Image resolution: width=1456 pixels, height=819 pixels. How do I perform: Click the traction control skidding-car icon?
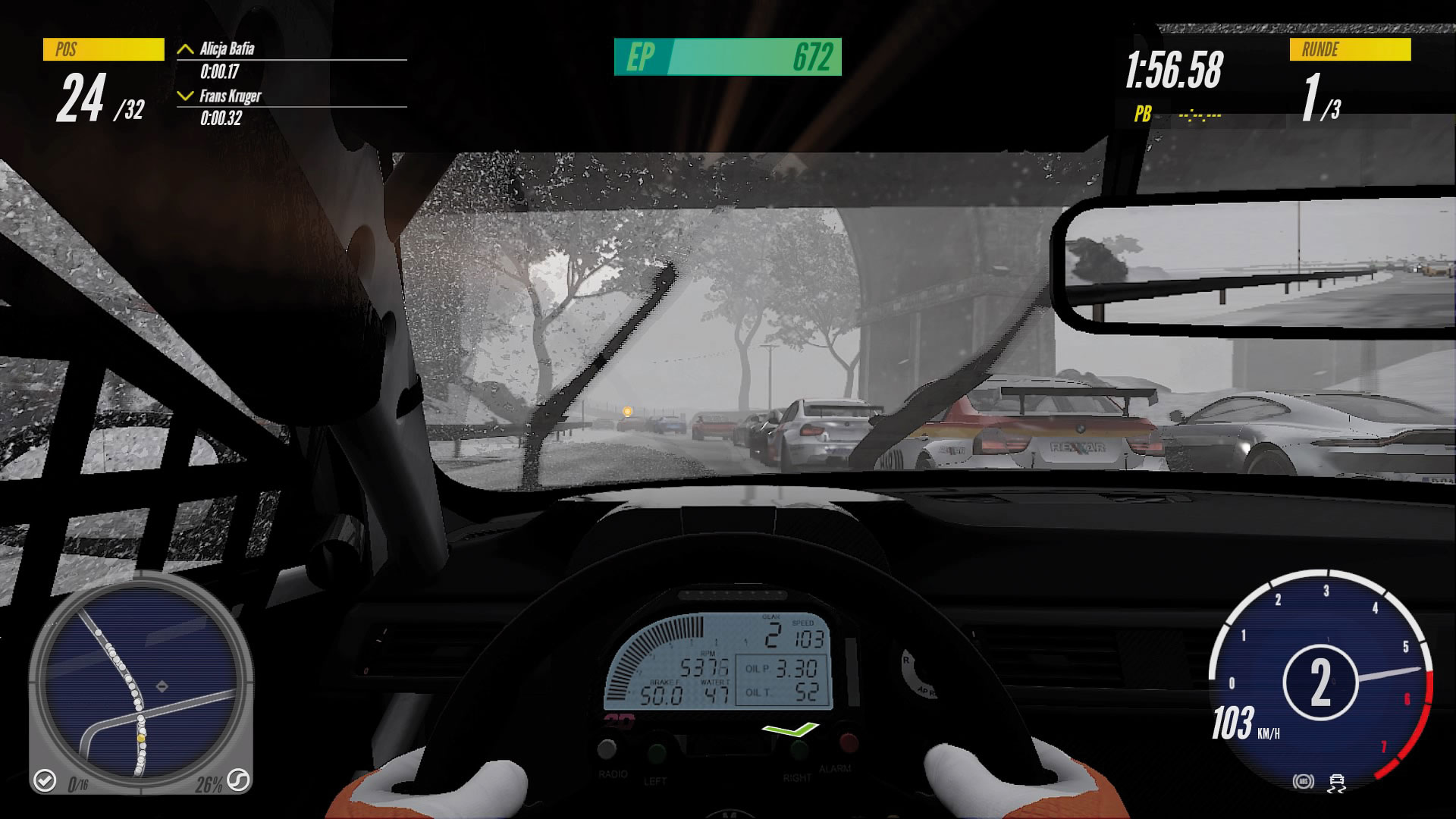1337,783
